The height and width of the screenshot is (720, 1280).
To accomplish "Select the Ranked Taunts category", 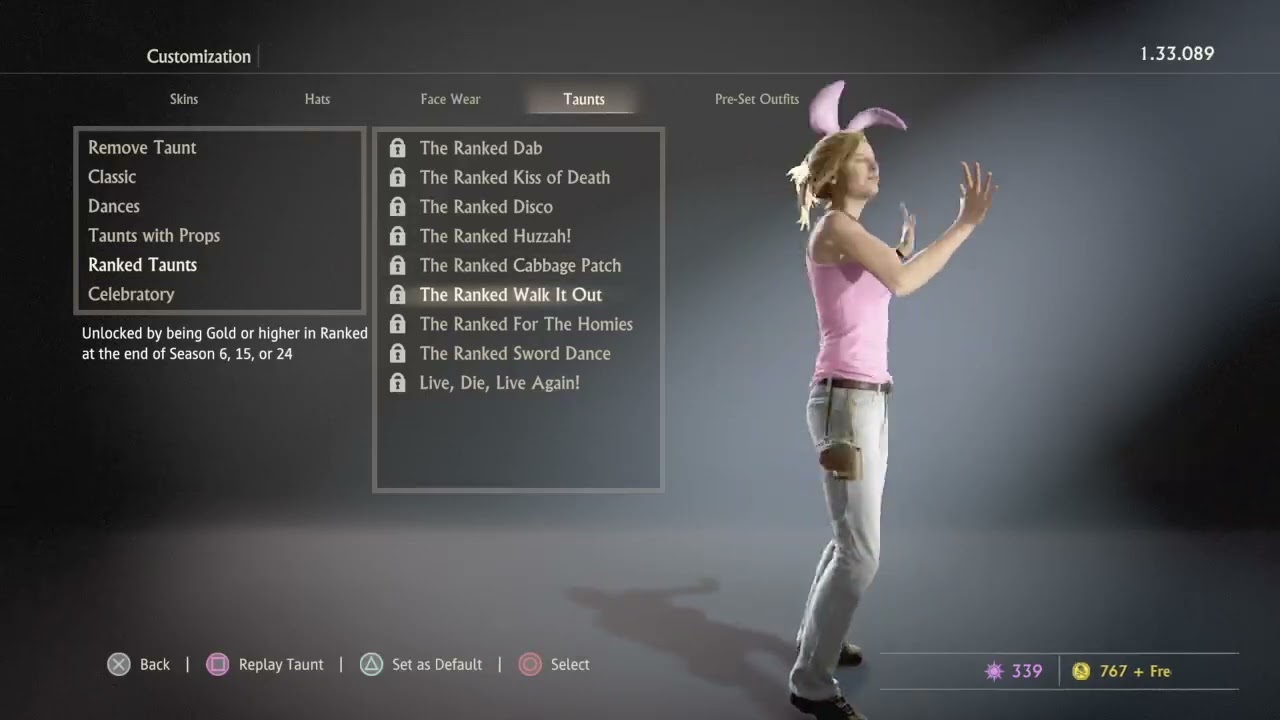I will pos(142,265).
